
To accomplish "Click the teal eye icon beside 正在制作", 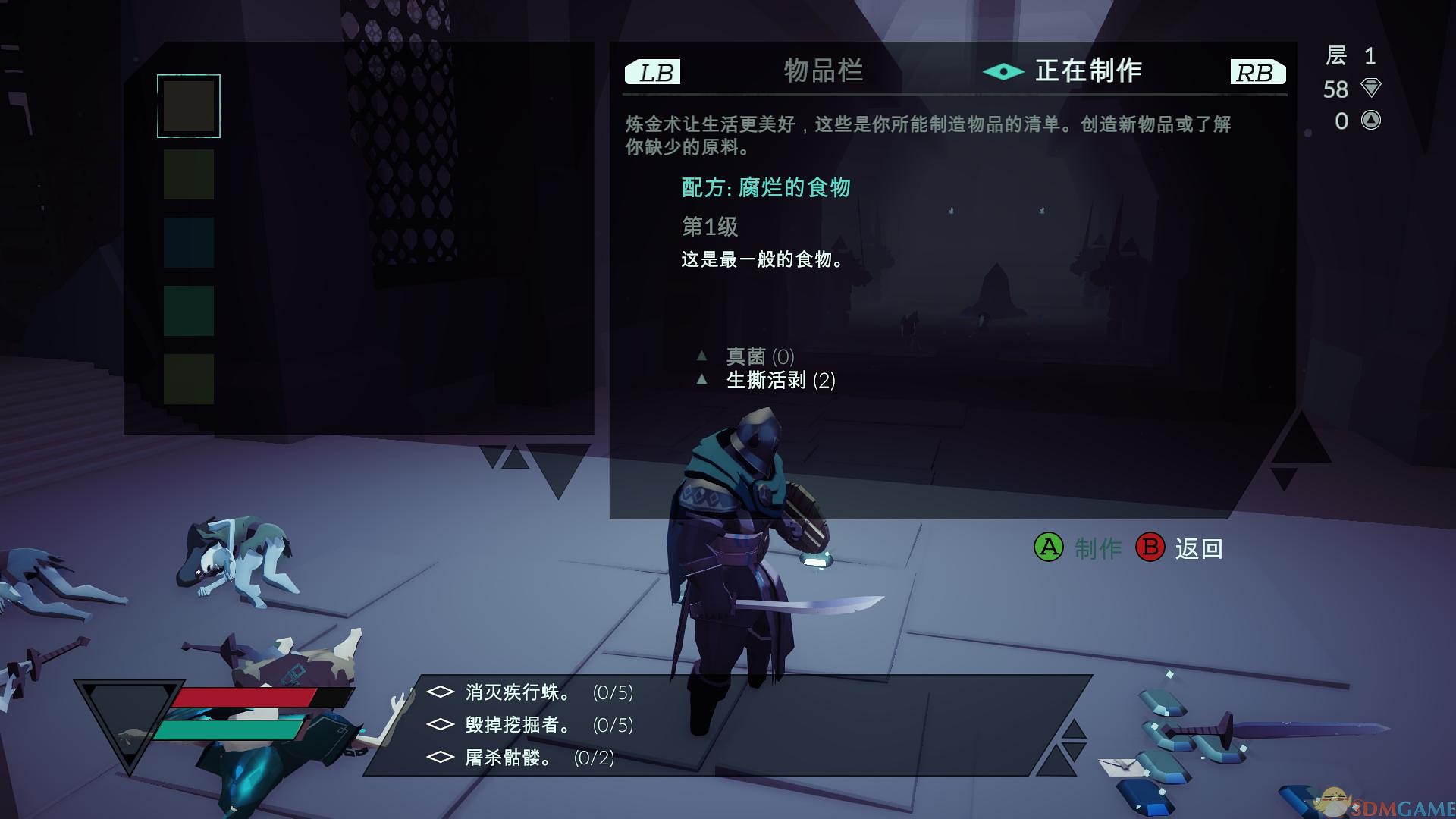I will (1003, 72).
